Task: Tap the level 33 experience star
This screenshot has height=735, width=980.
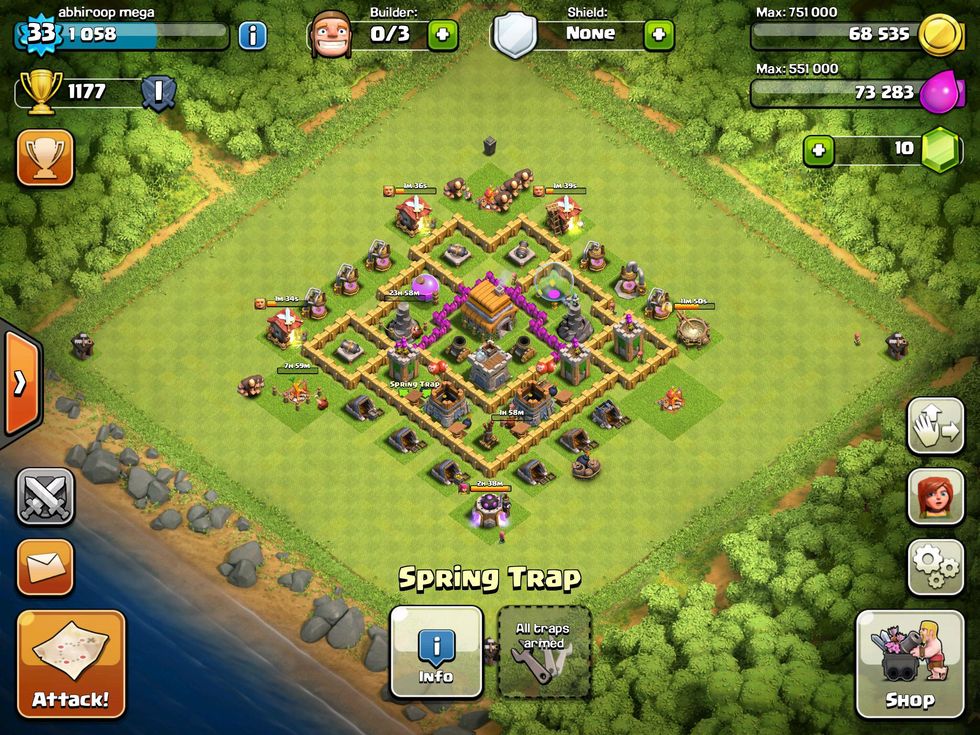Action: pos(40,35)
